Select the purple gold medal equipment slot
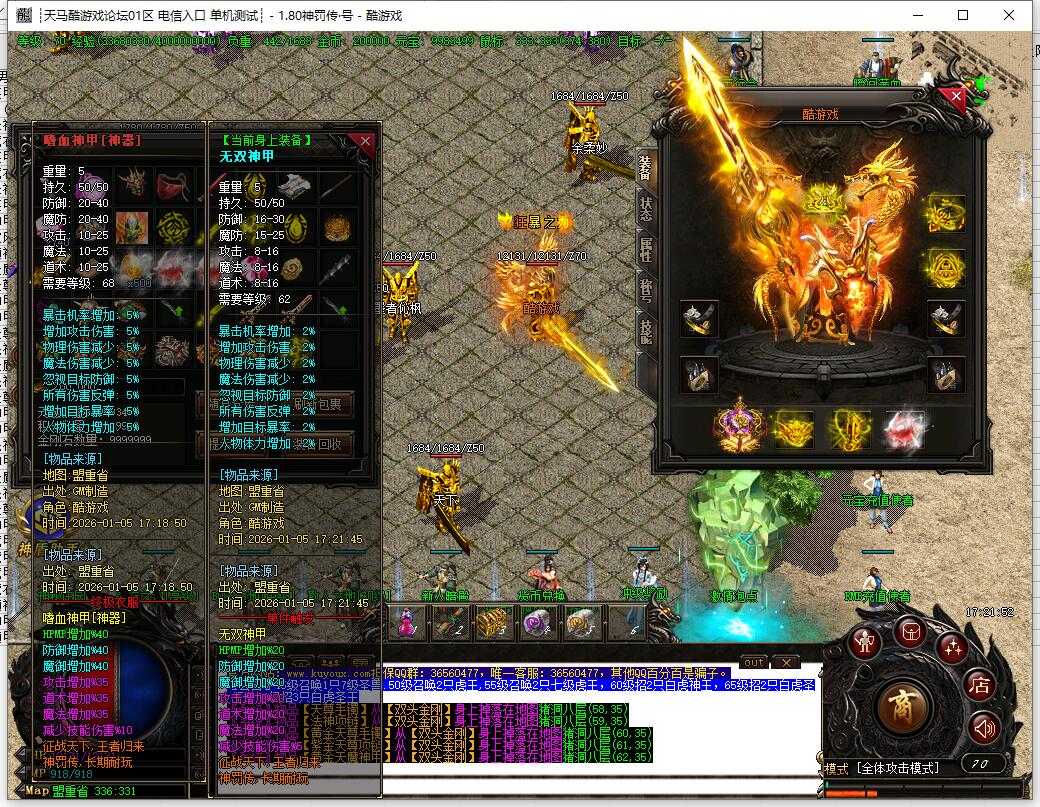The height and width of the screenshot is (807, 1040). pos(738,429)
